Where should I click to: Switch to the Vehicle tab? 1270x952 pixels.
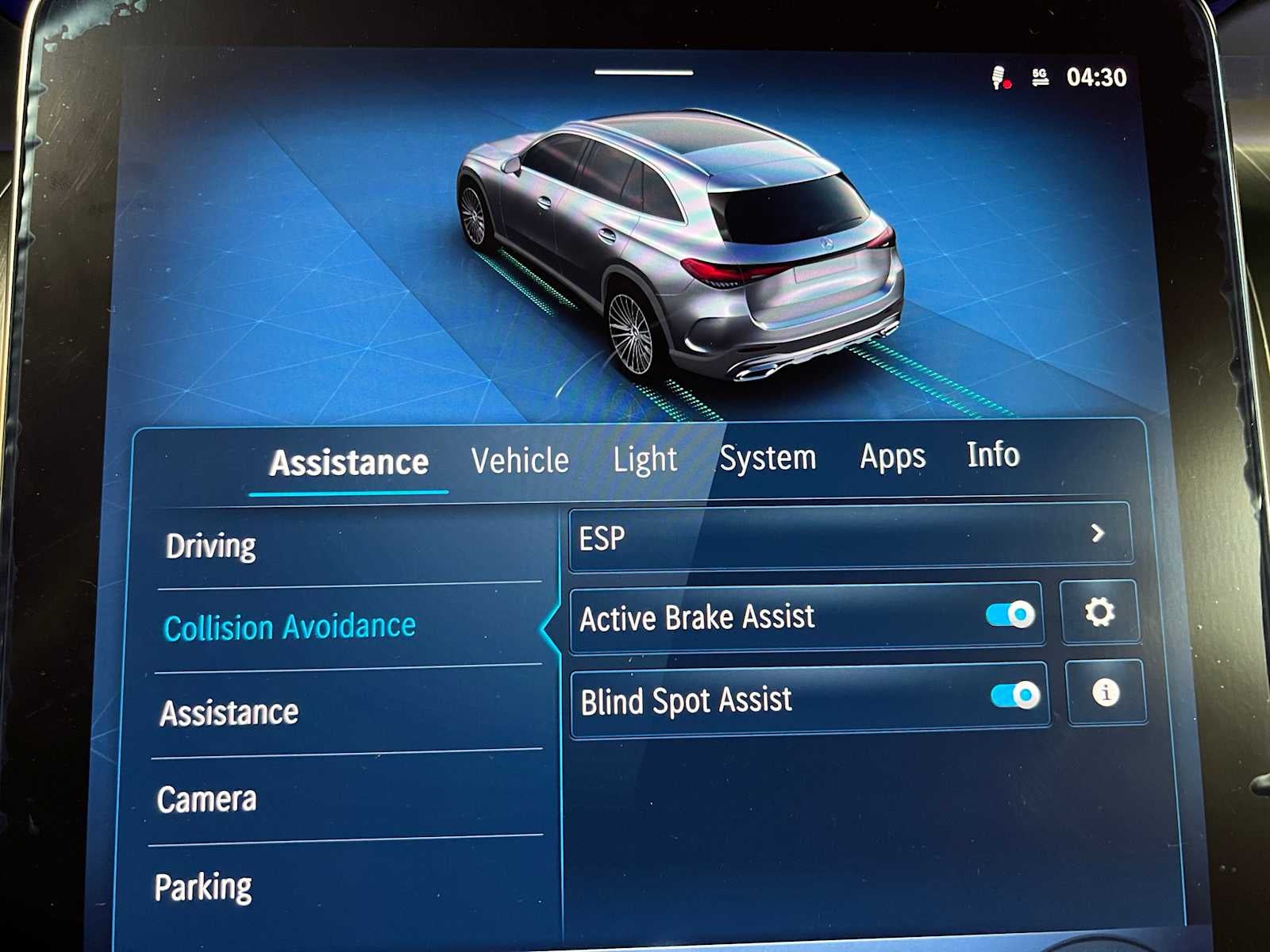519,459
